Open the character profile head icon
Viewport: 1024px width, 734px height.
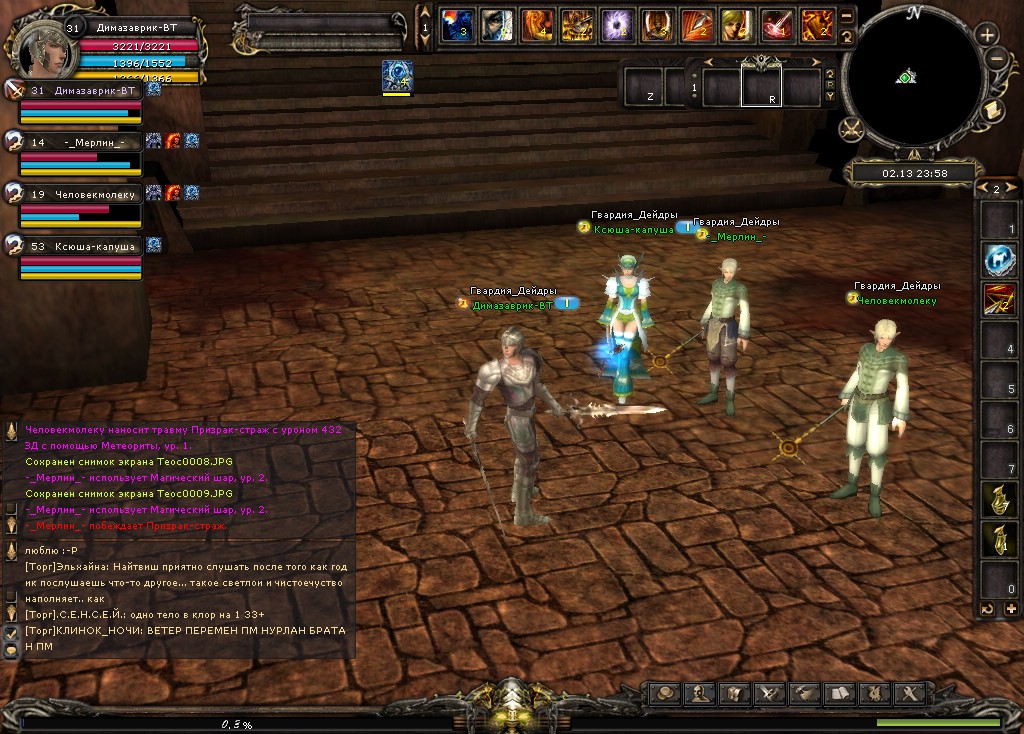[x=701, y=693]
